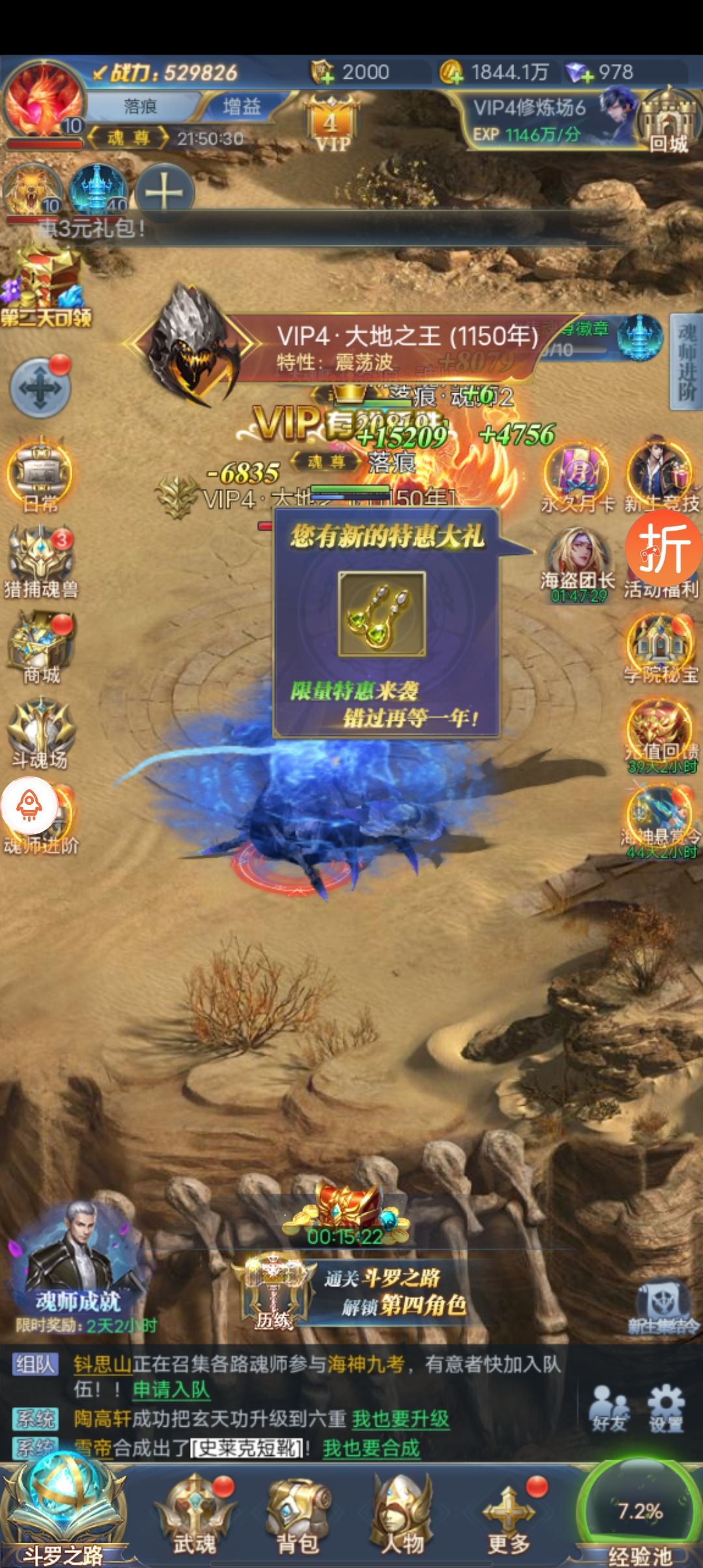Open the 增益 buffs tab
The height and width of the screenshot is (1568, 703).
coord(241,106)
